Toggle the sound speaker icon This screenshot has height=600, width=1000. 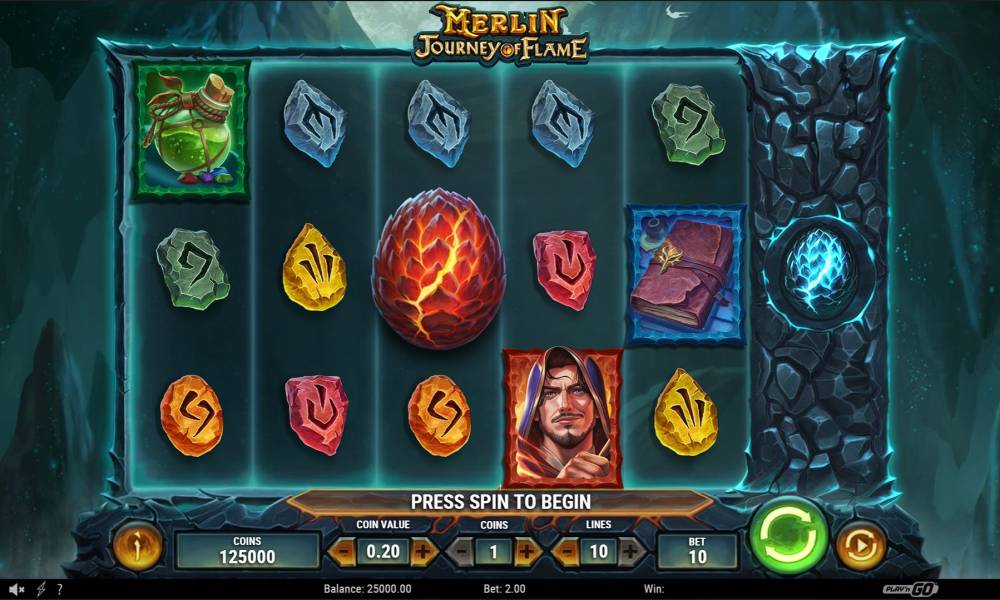pos(17,589)
